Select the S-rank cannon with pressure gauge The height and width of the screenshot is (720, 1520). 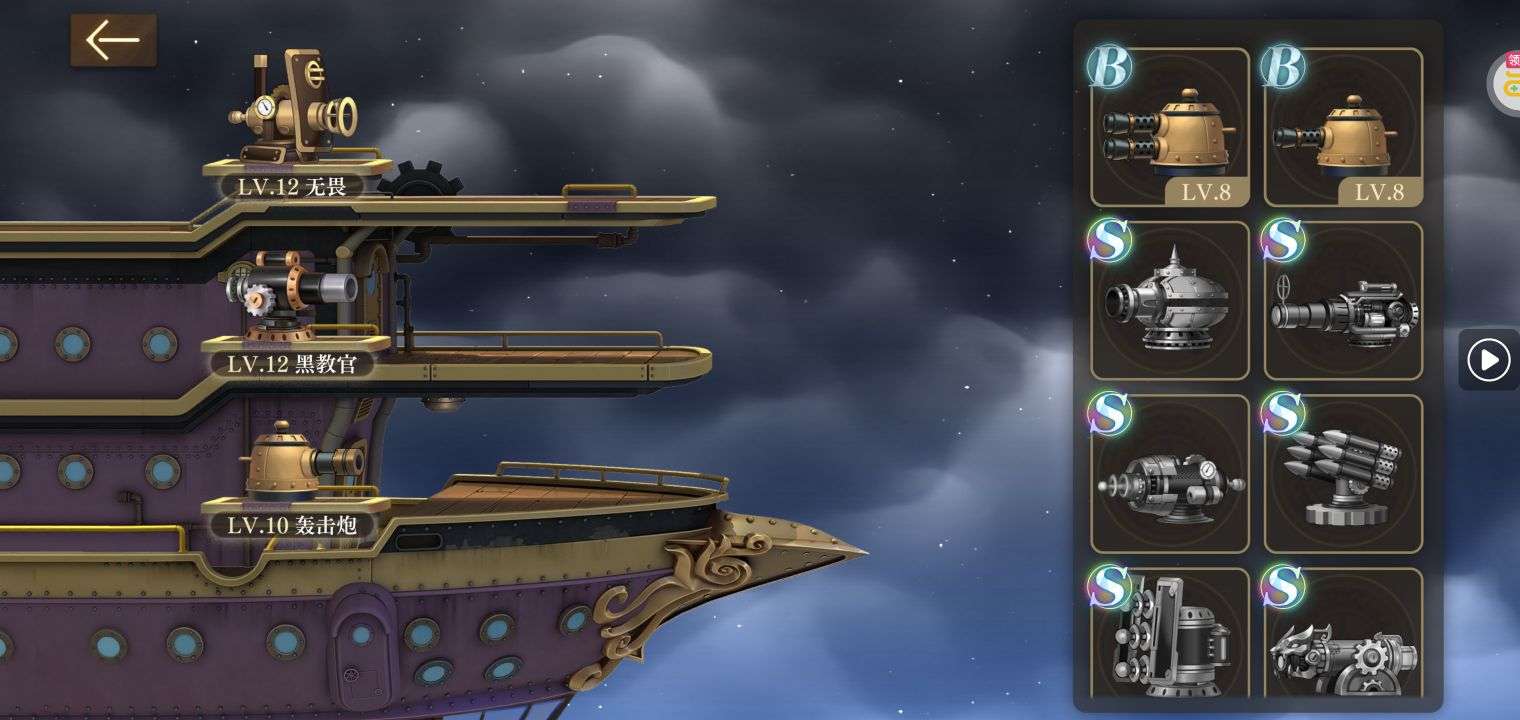[x=1170, y=474]
